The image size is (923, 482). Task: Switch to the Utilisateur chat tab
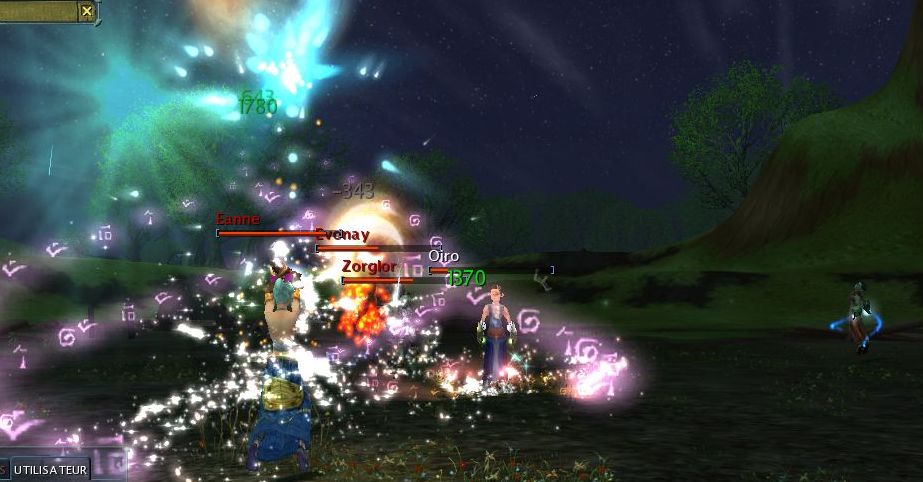click(x=51, y=469)
